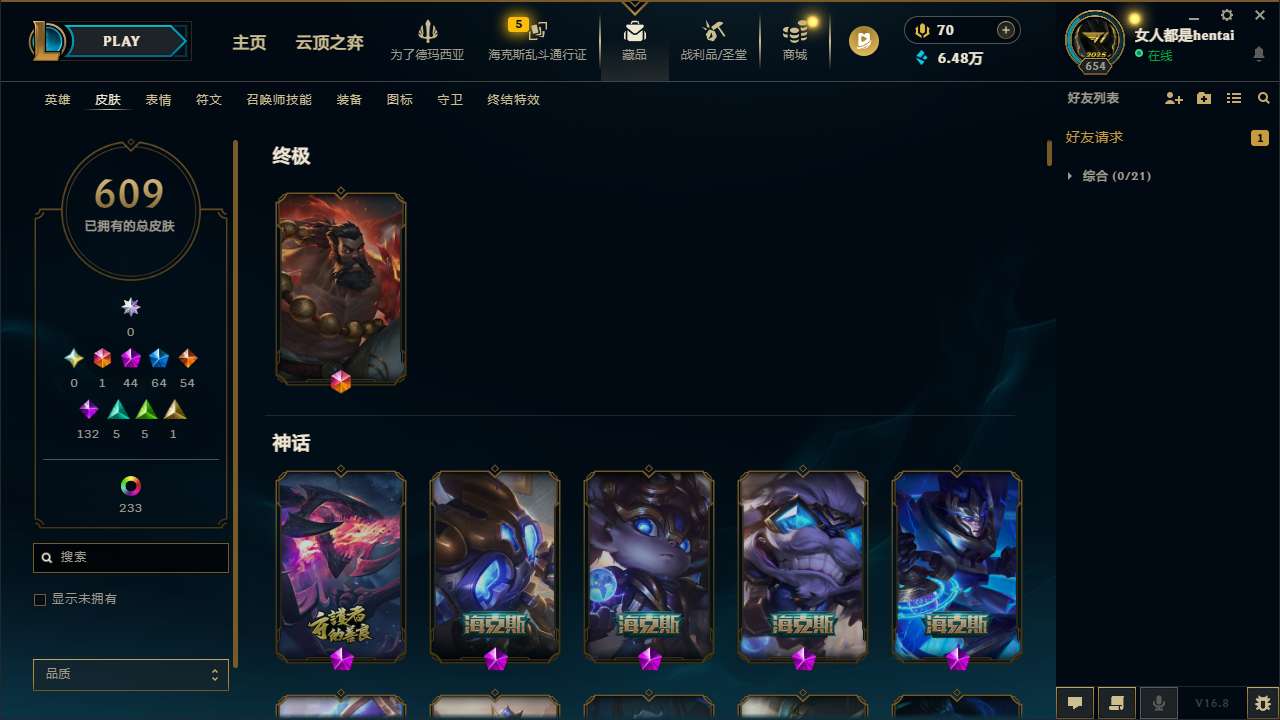Click the create friend group folder icon
The height and width of the screenshot is (720, 1280).
[x=1203, y=98]
